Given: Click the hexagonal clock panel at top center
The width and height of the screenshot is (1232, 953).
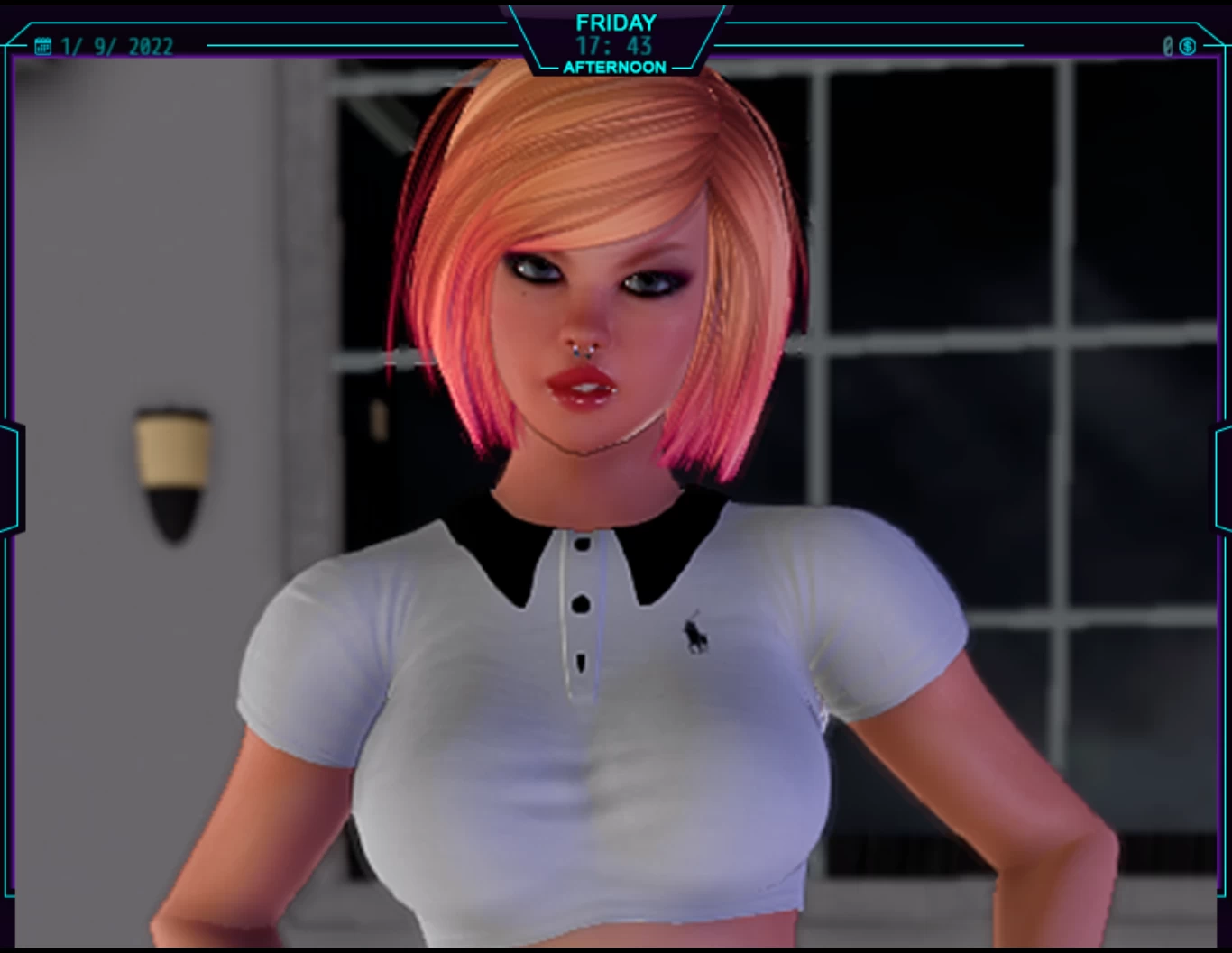Looking at the screenshot, I should click(614, 41).
